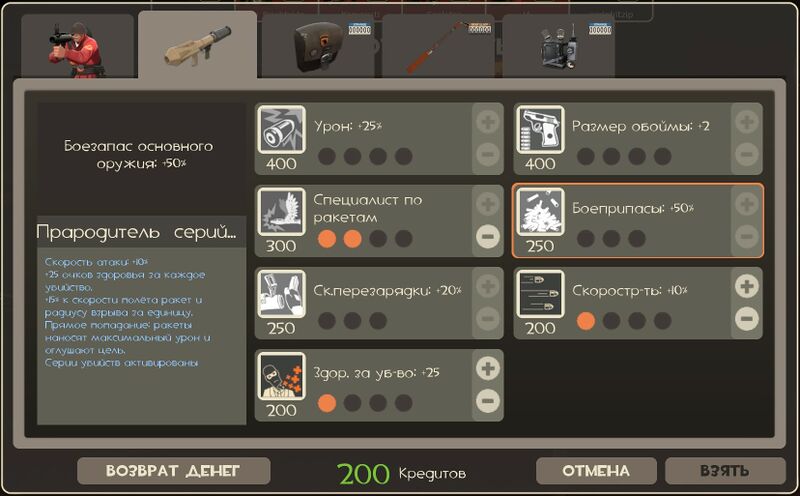Image resolution: width=800 pixels, height=496 pixels.
Task: Click the Размер обоймы pistol icon
Action: (540, 129)
